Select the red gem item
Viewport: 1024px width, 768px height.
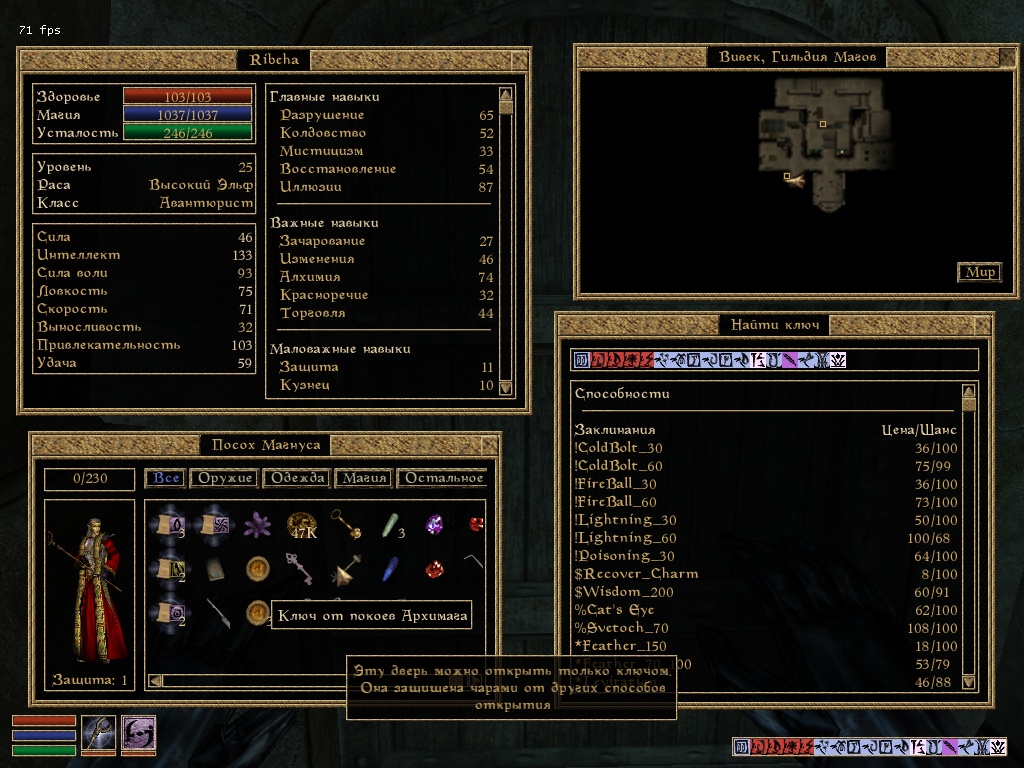pos(433,569)
